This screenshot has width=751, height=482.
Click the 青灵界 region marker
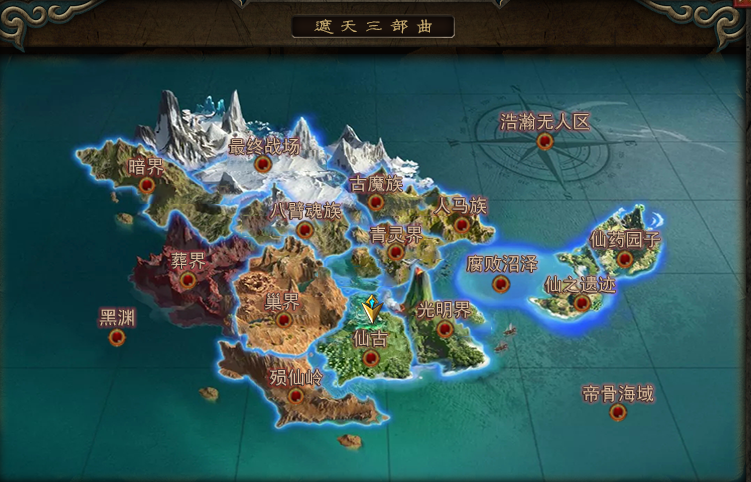(396, 253)
